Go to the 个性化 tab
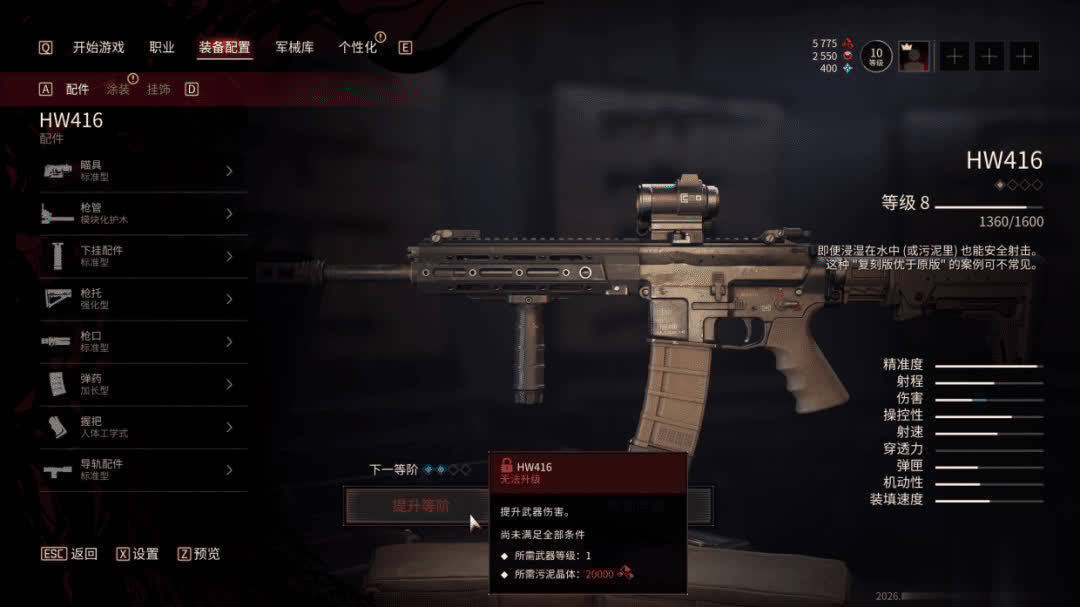The image size is (1080, 607). (x=357, y=47)
